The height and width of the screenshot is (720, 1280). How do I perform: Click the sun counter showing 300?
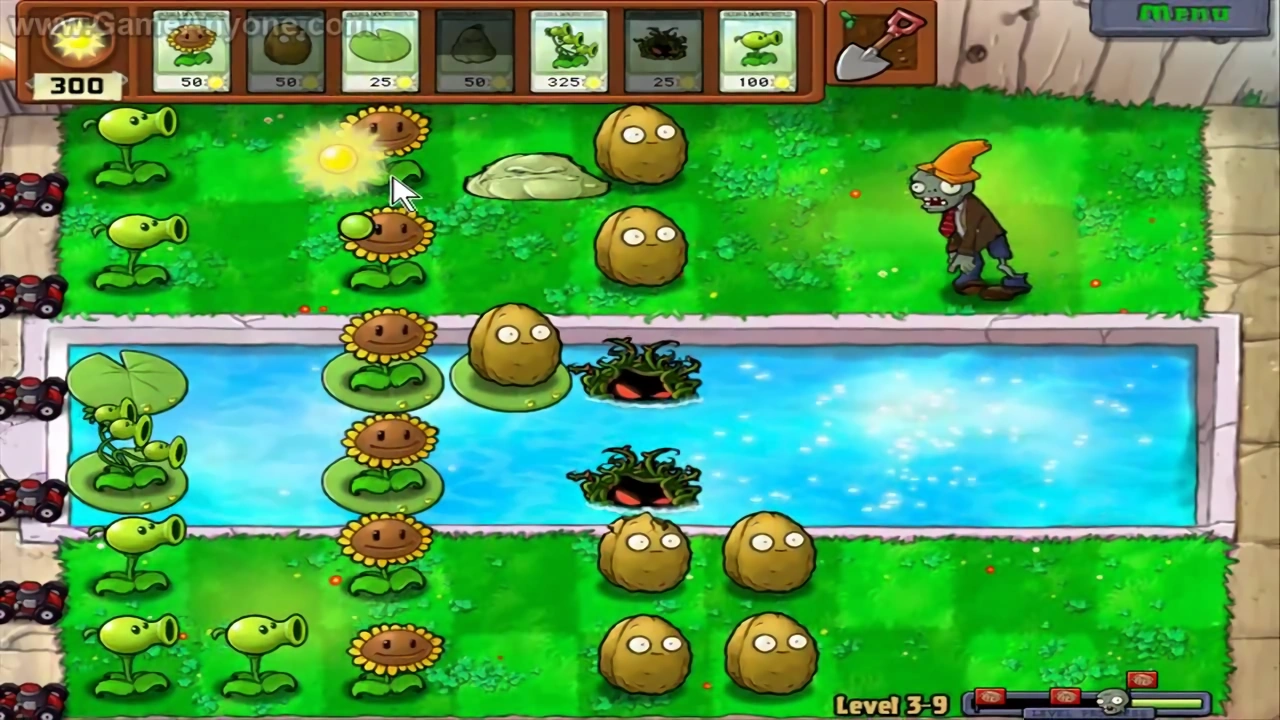(75, 85)
